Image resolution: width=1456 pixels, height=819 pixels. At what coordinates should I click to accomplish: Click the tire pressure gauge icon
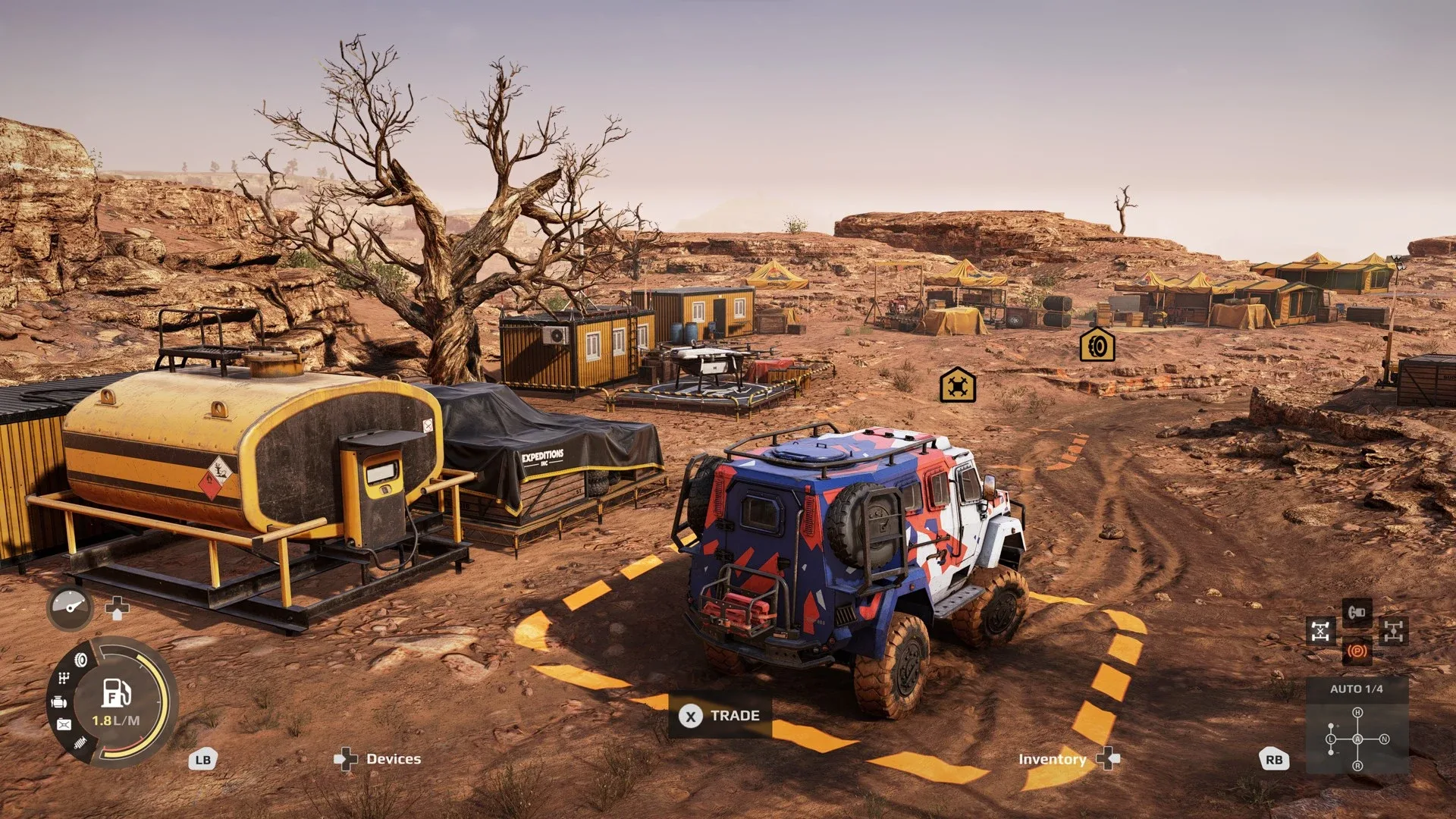(71, 607)
